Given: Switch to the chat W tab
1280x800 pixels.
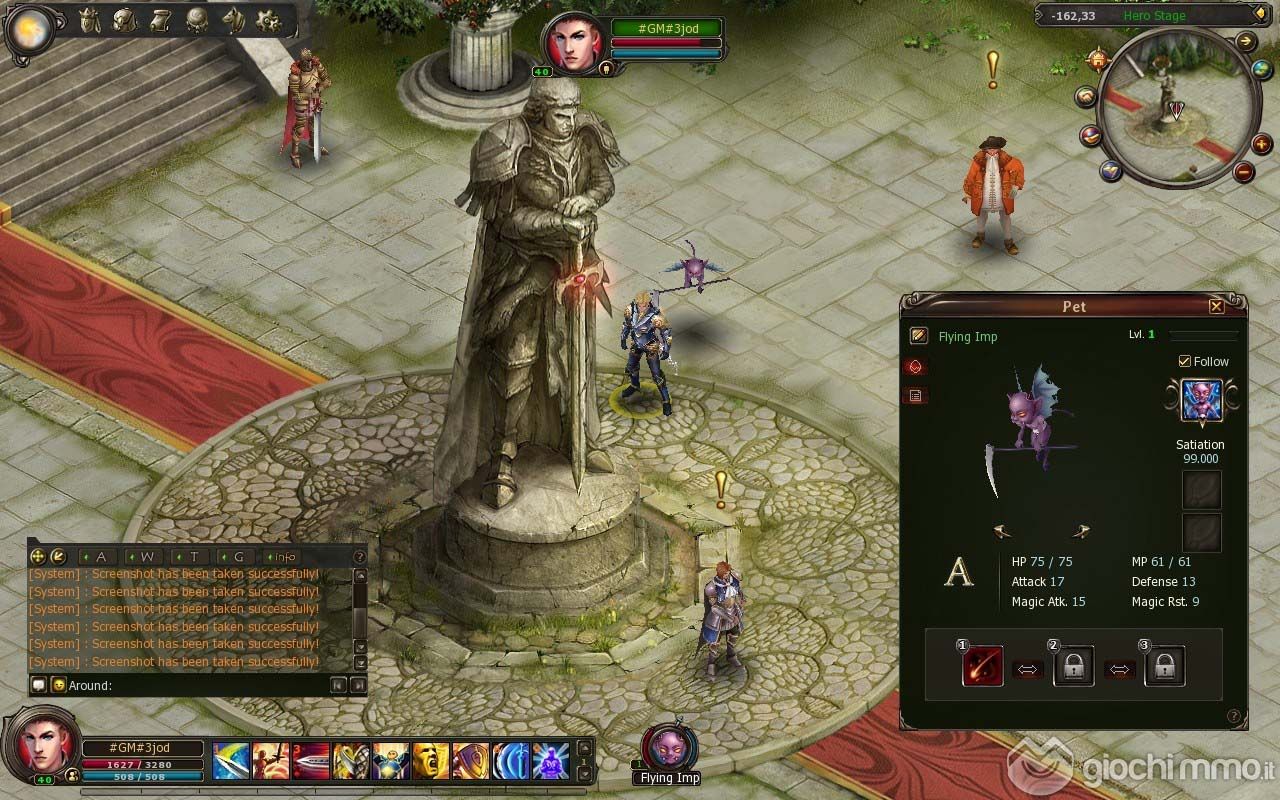Looking at the screenshot, I should (147, 556).
